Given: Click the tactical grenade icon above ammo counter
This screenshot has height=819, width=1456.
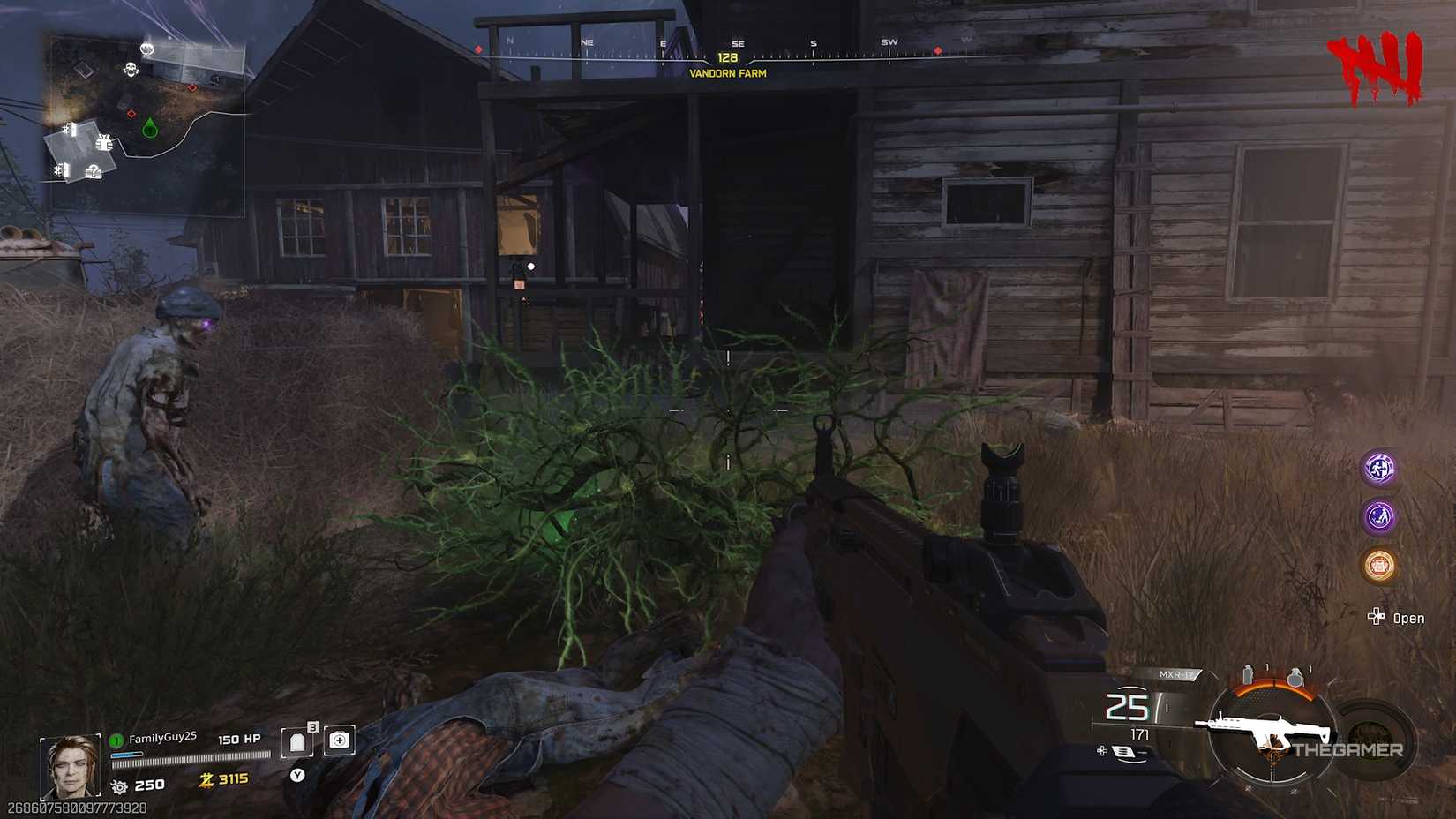Looking at the screenshot, I should pos(1247,675).
